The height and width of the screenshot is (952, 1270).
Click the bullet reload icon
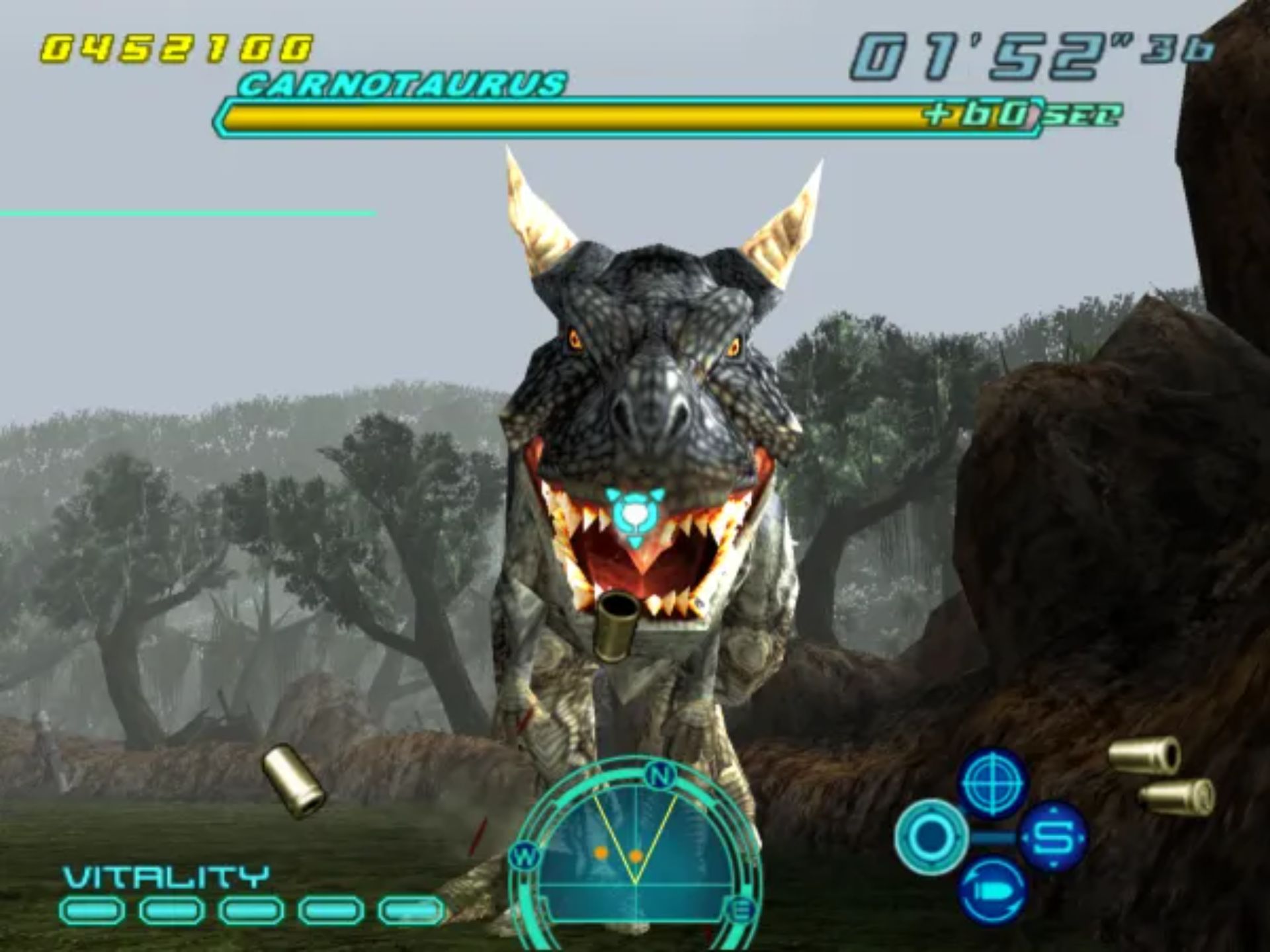tap(994, 890)
